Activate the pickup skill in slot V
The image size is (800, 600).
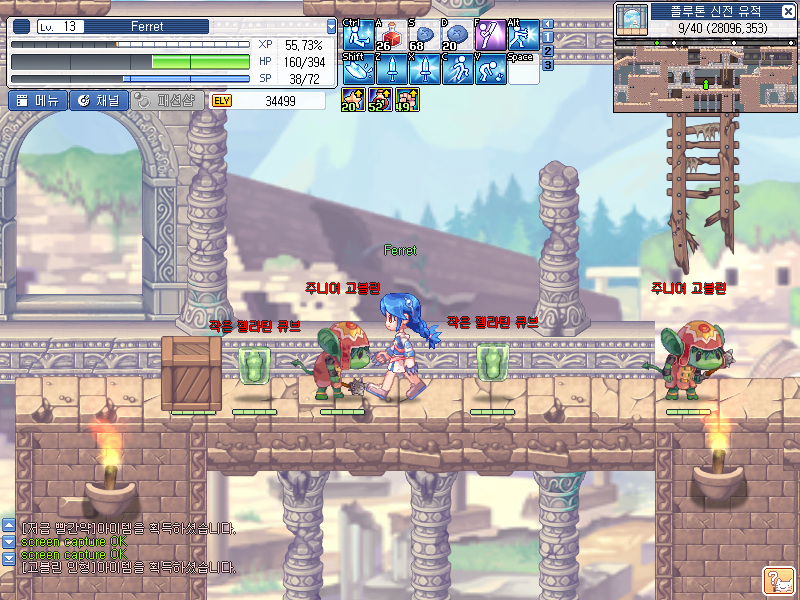tap(490, 68)
